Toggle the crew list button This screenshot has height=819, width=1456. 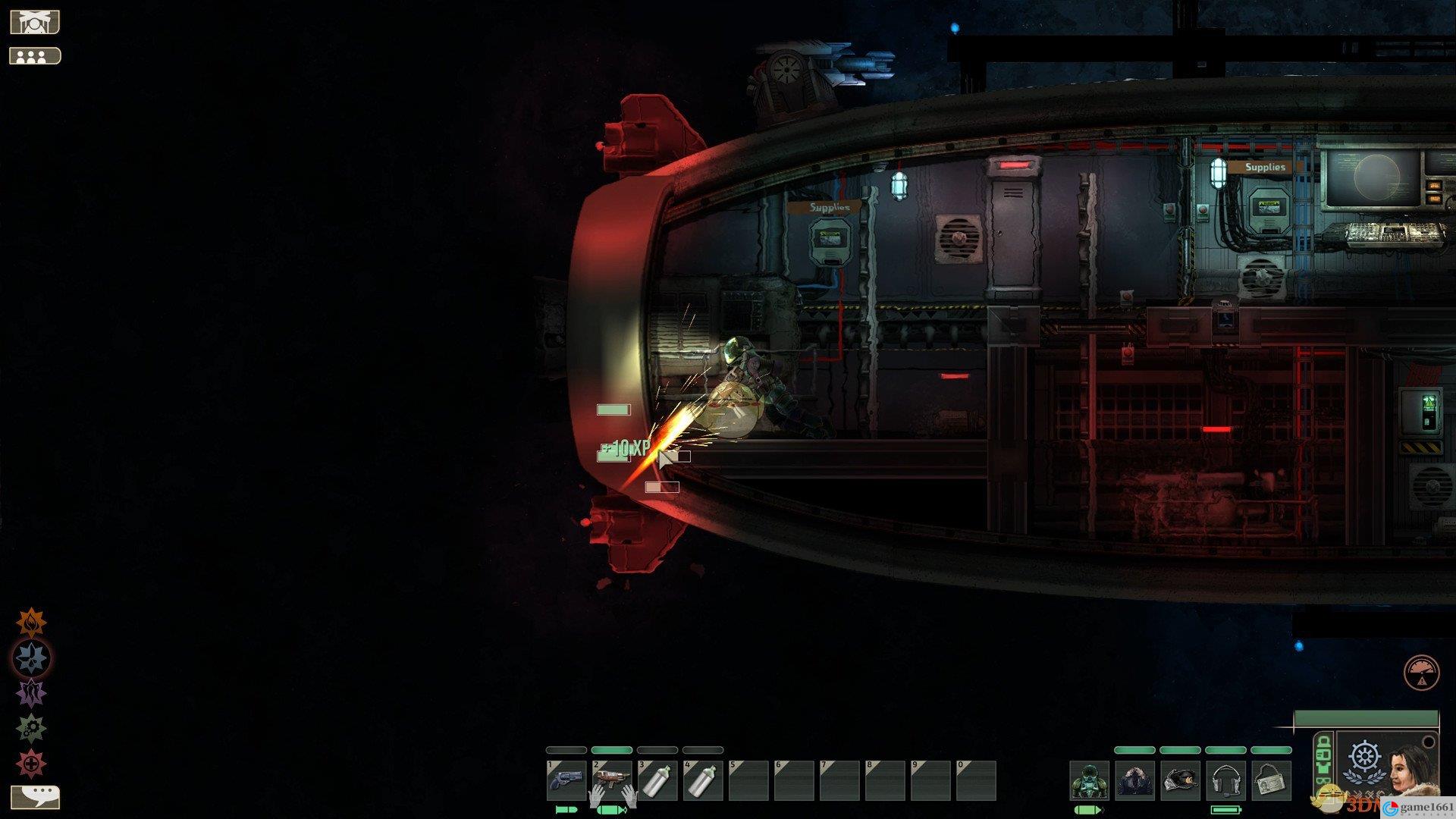coord(34,56)
